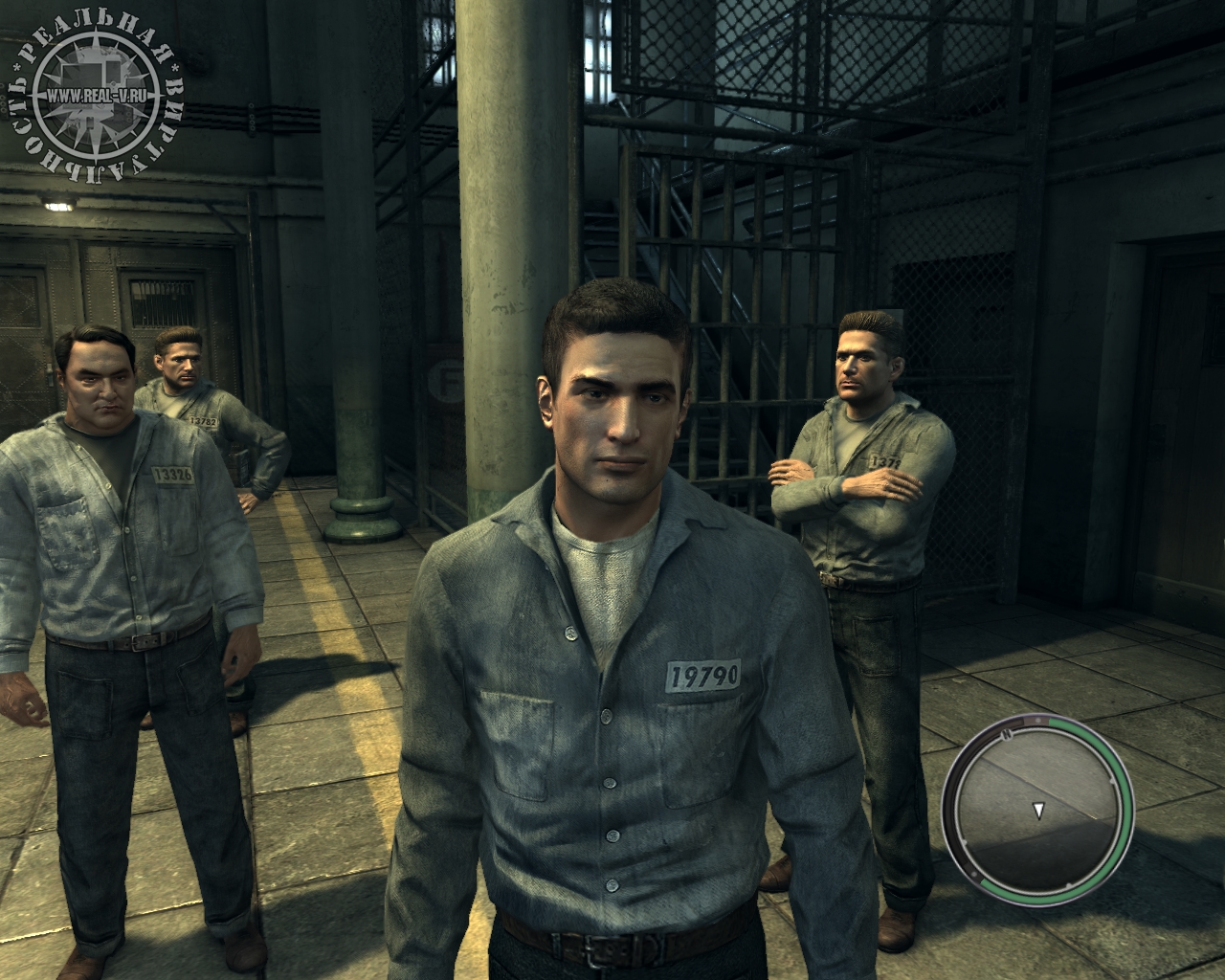1225x980 pixels.
Task: Click the real-v.ru watermark logo
Action: point(93,94)
